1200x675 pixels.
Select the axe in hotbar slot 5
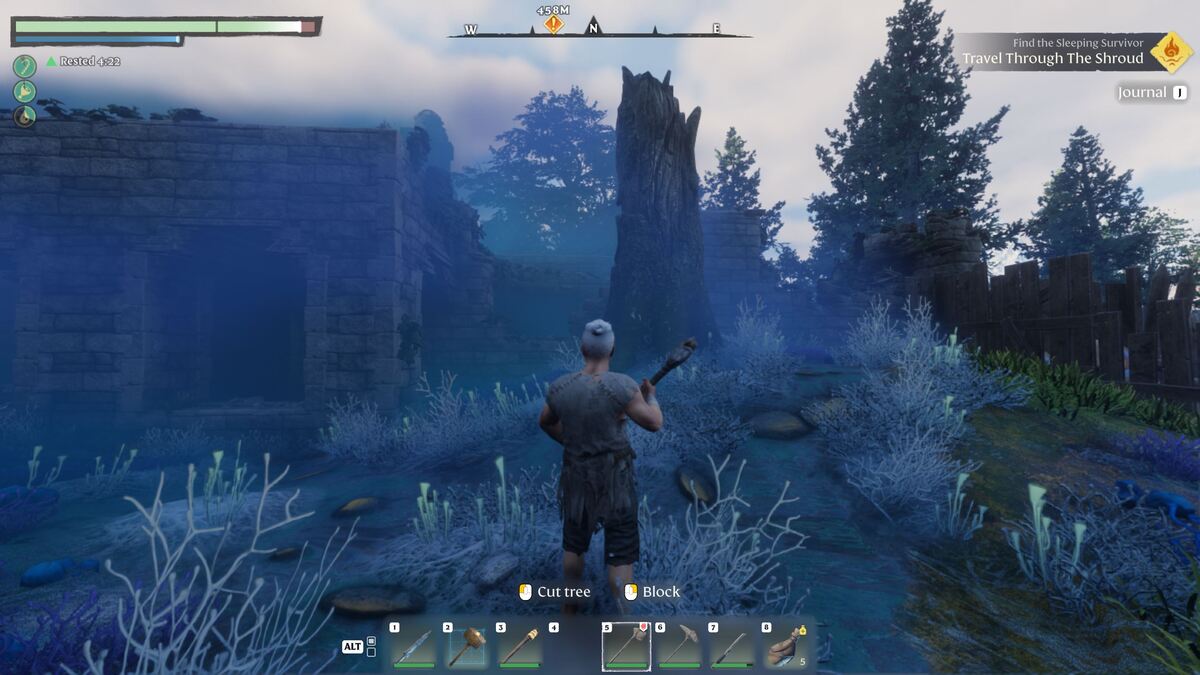pos(626,646)
